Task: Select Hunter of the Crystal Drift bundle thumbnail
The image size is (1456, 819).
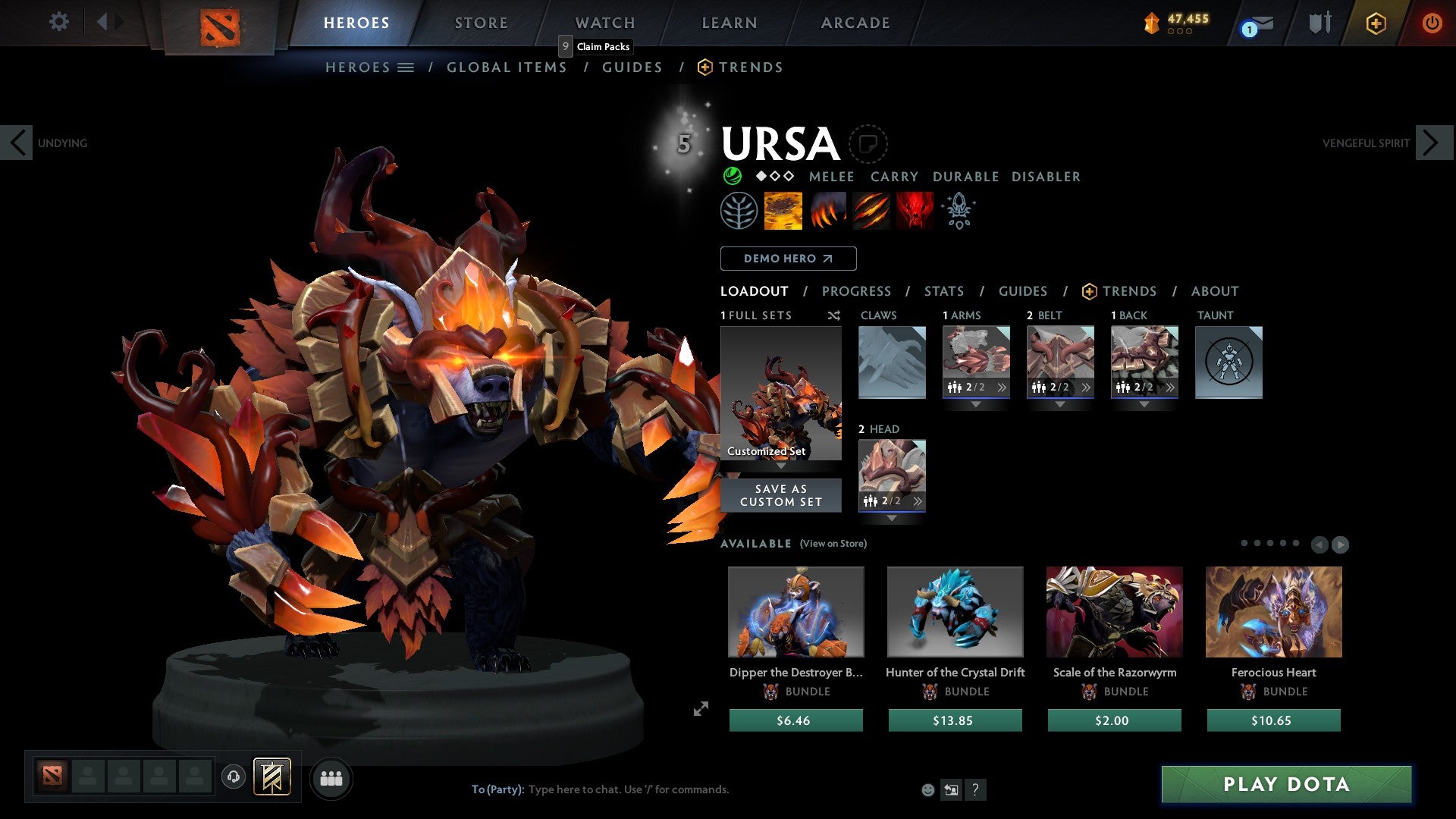Action: [955, 612]
